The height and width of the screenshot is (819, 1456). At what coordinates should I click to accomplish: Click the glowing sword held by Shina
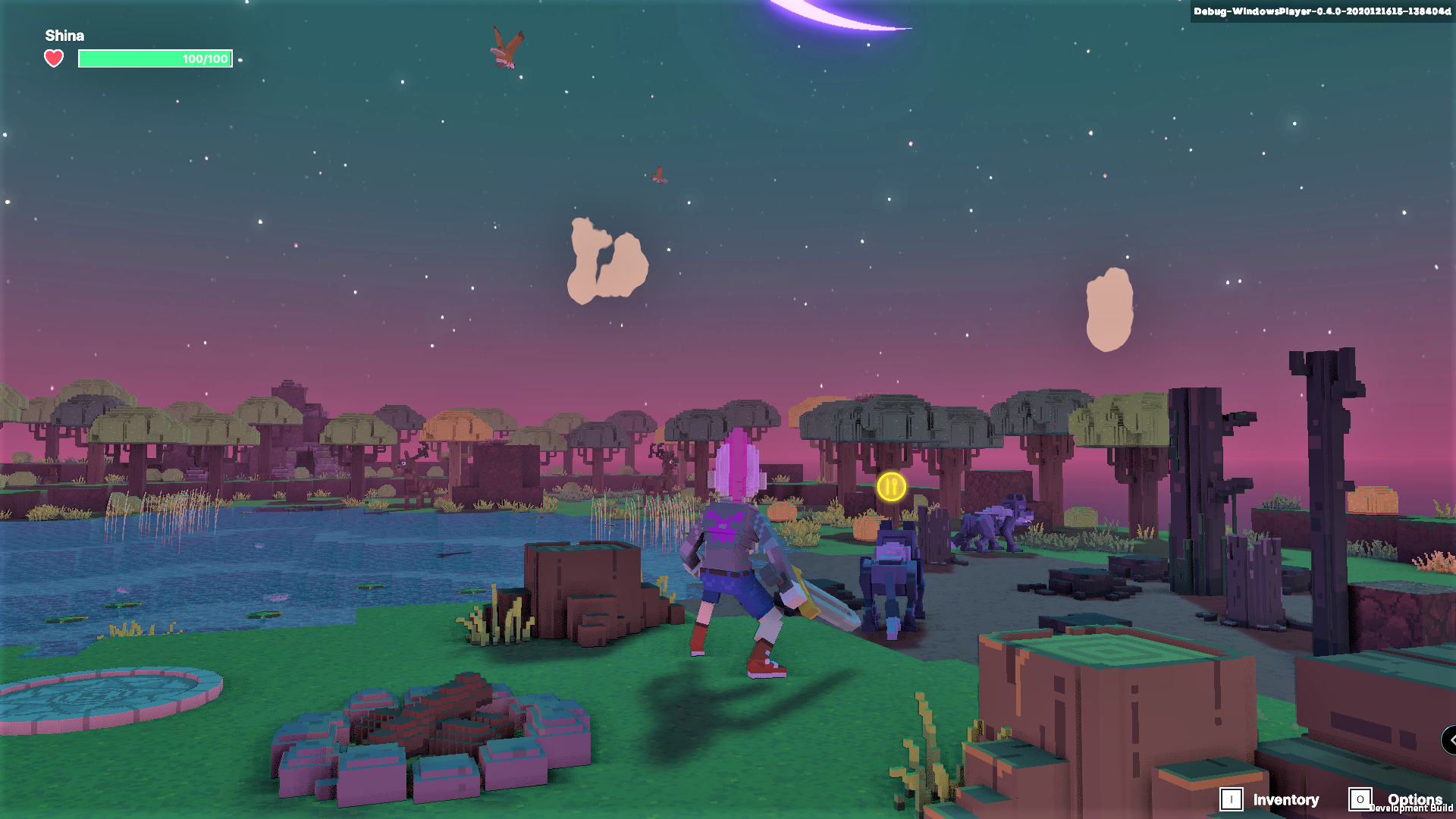click(823, 599)
